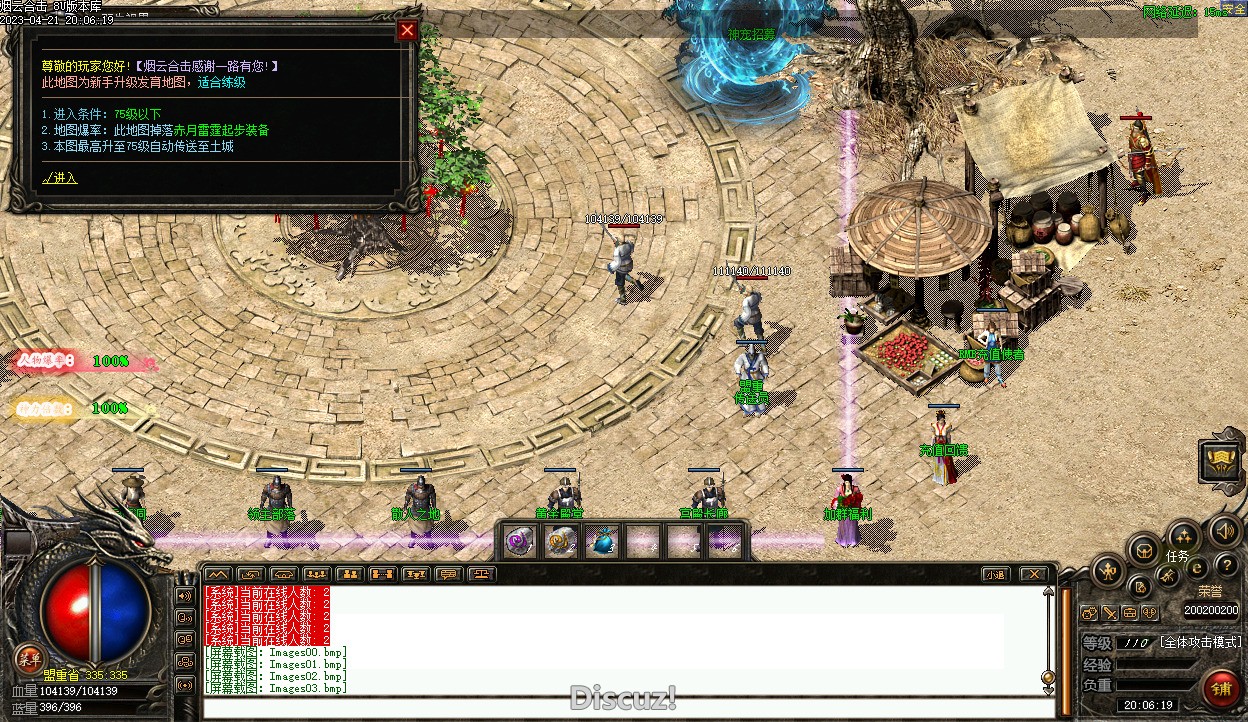1248x722 pixels.
Task: Close the newbie map dialog
Action: tap(407, 30)
